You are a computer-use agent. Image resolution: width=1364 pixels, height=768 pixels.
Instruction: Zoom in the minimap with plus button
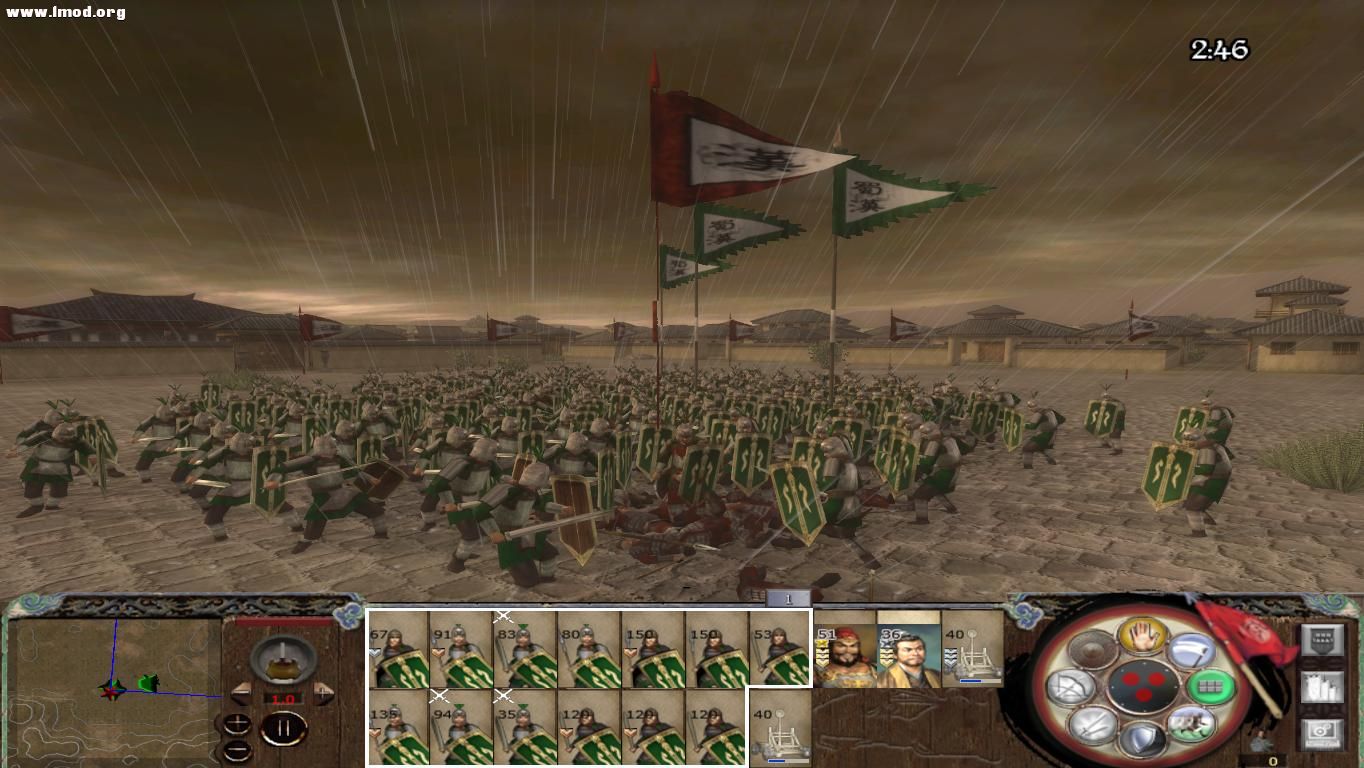[236, 722]
